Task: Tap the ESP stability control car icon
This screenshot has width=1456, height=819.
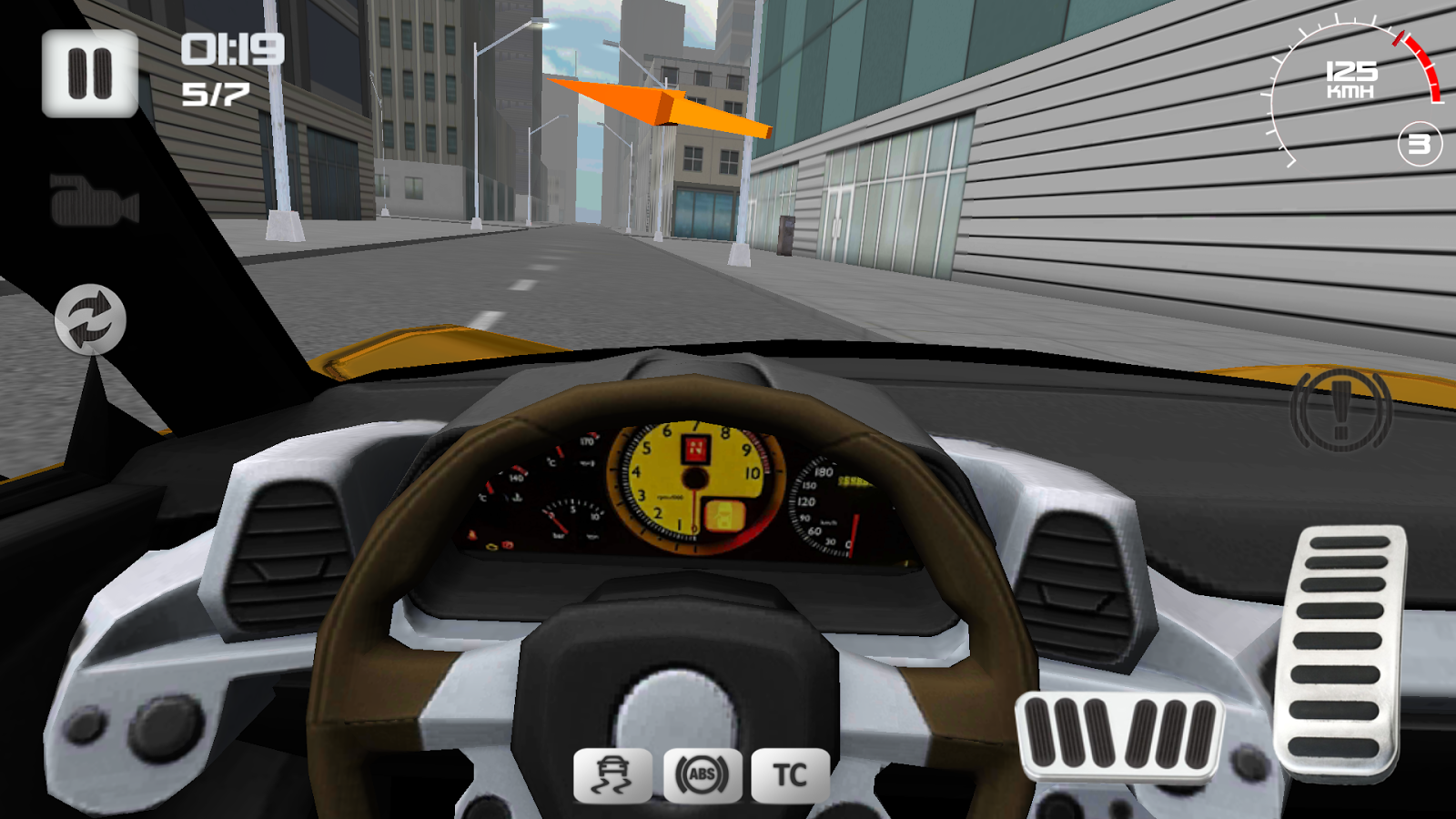Action: coord(612,775)
